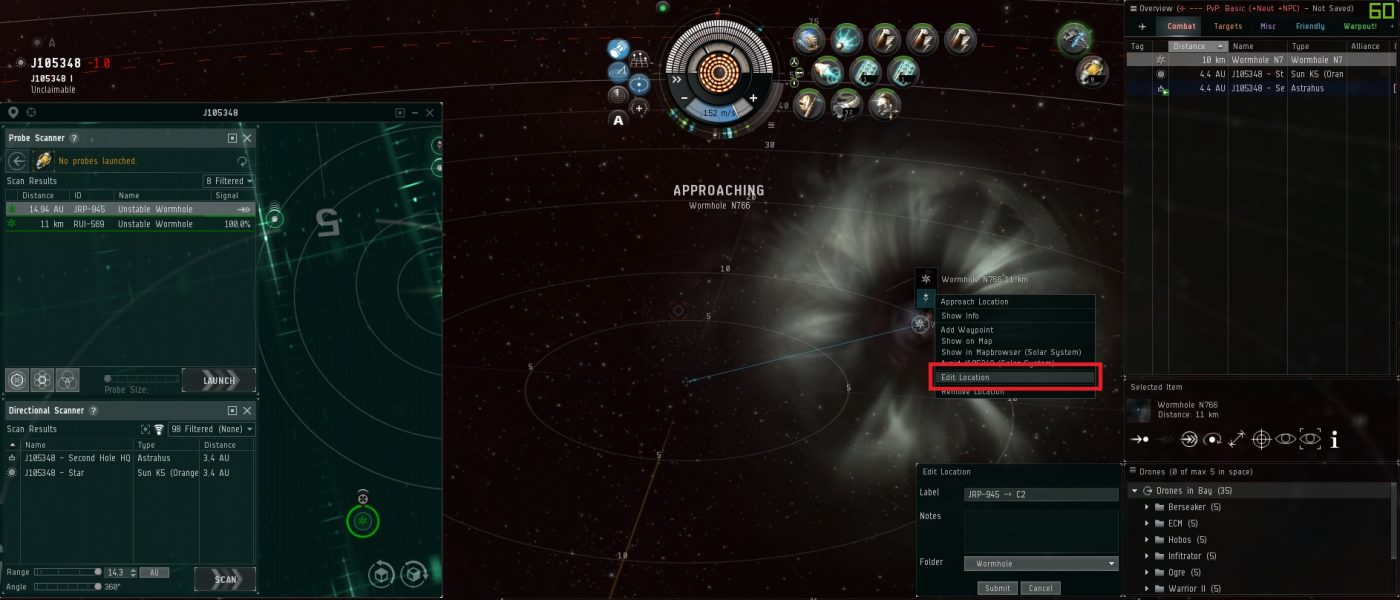
Task: Close the Probe Scanner panel
Action: click(247, 139)
